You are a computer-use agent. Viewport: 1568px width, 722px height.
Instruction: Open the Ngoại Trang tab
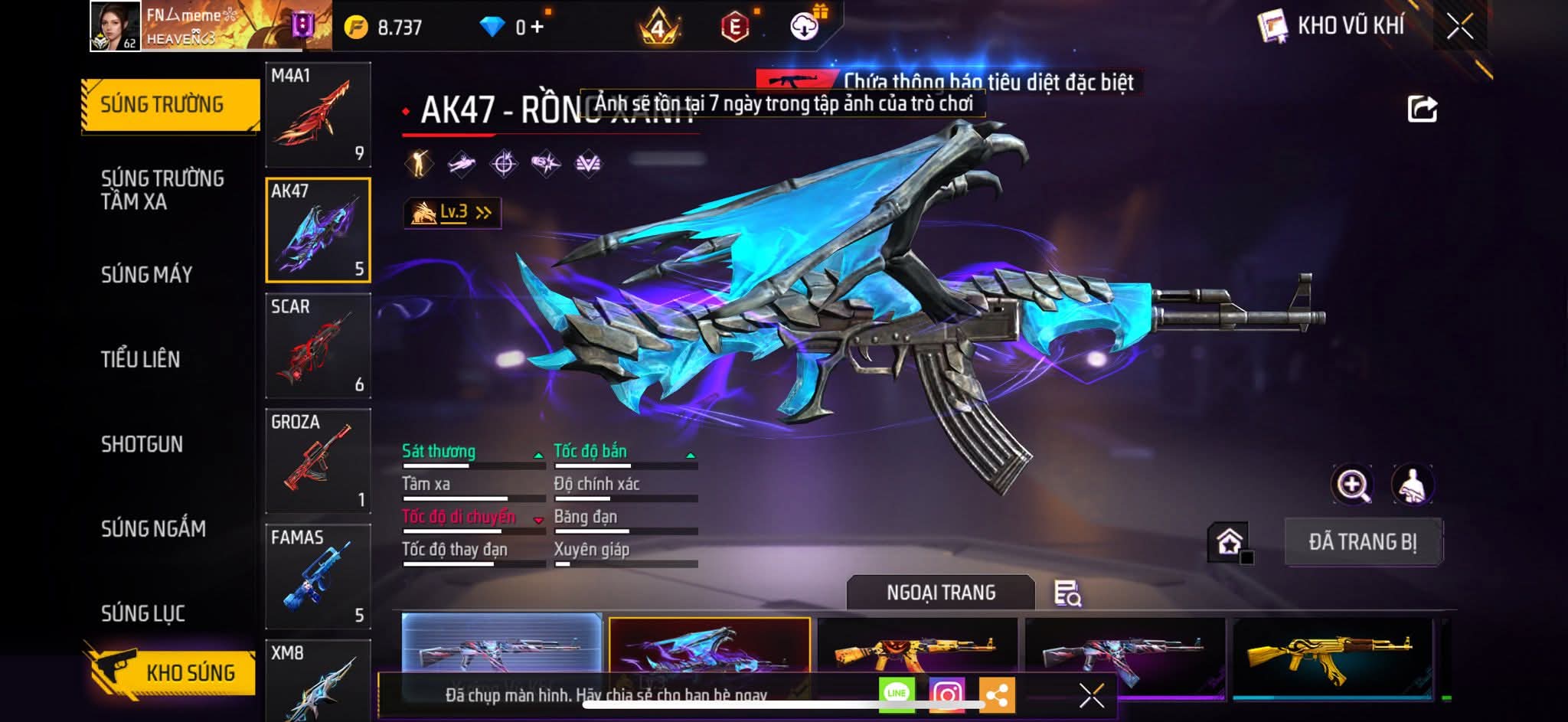pos(940,593)
